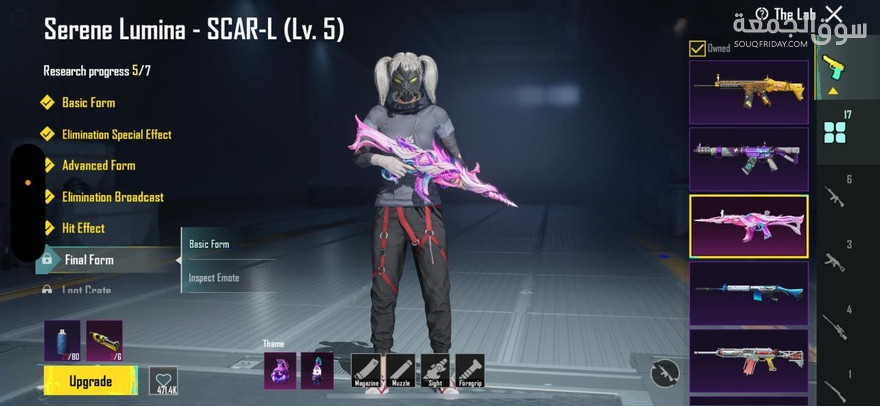Viewport: 880px width, 407px height.
Task: Open the Muzzle attachment slot
Action: pyautogui.click(x=401, y=370)
